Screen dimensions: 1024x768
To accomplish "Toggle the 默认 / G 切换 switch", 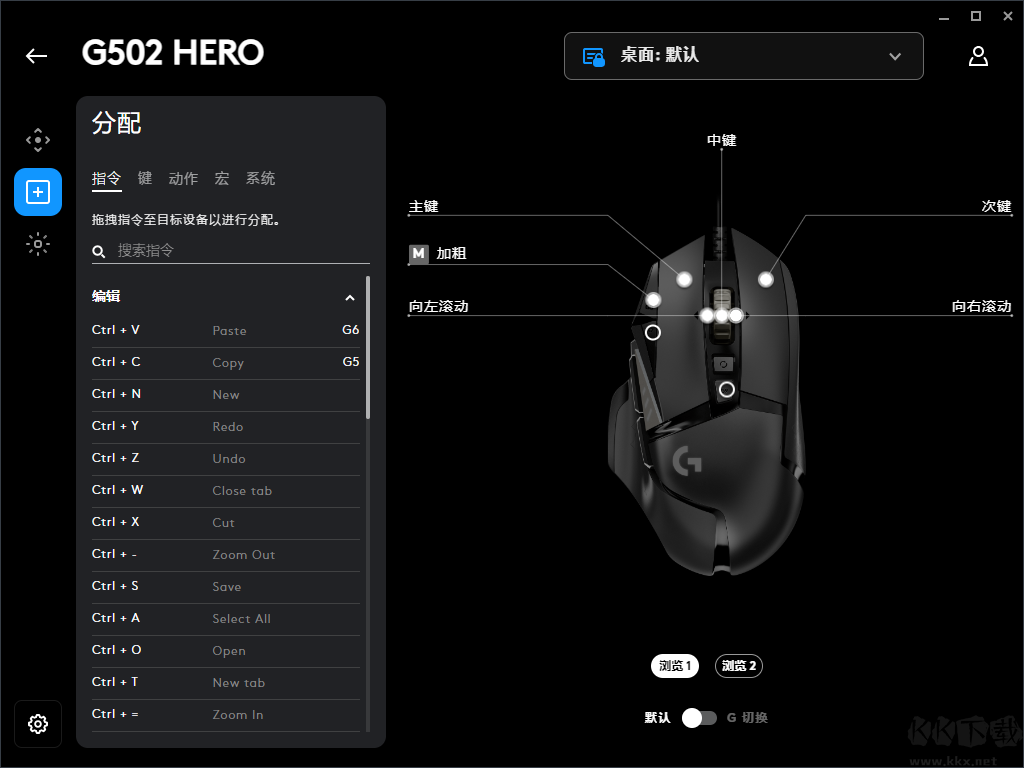I will 699,718.
